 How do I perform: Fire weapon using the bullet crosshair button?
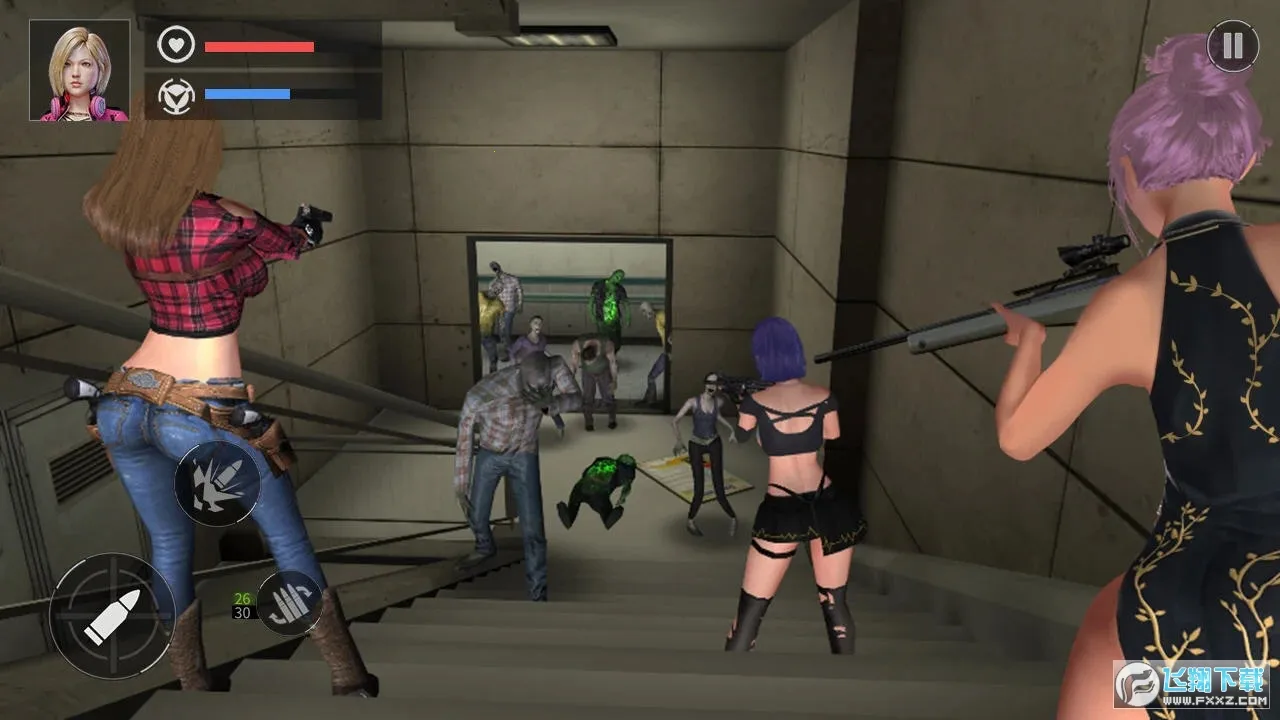(x=112, y=615)
